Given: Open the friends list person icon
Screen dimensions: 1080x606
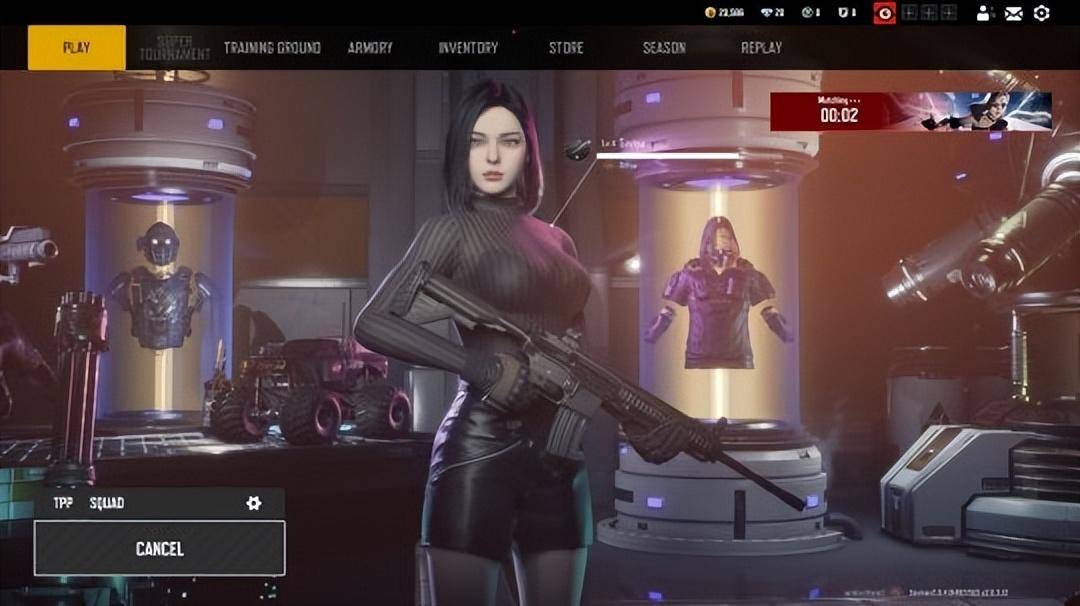Looking at the screenshot, I should coord(985,13).
